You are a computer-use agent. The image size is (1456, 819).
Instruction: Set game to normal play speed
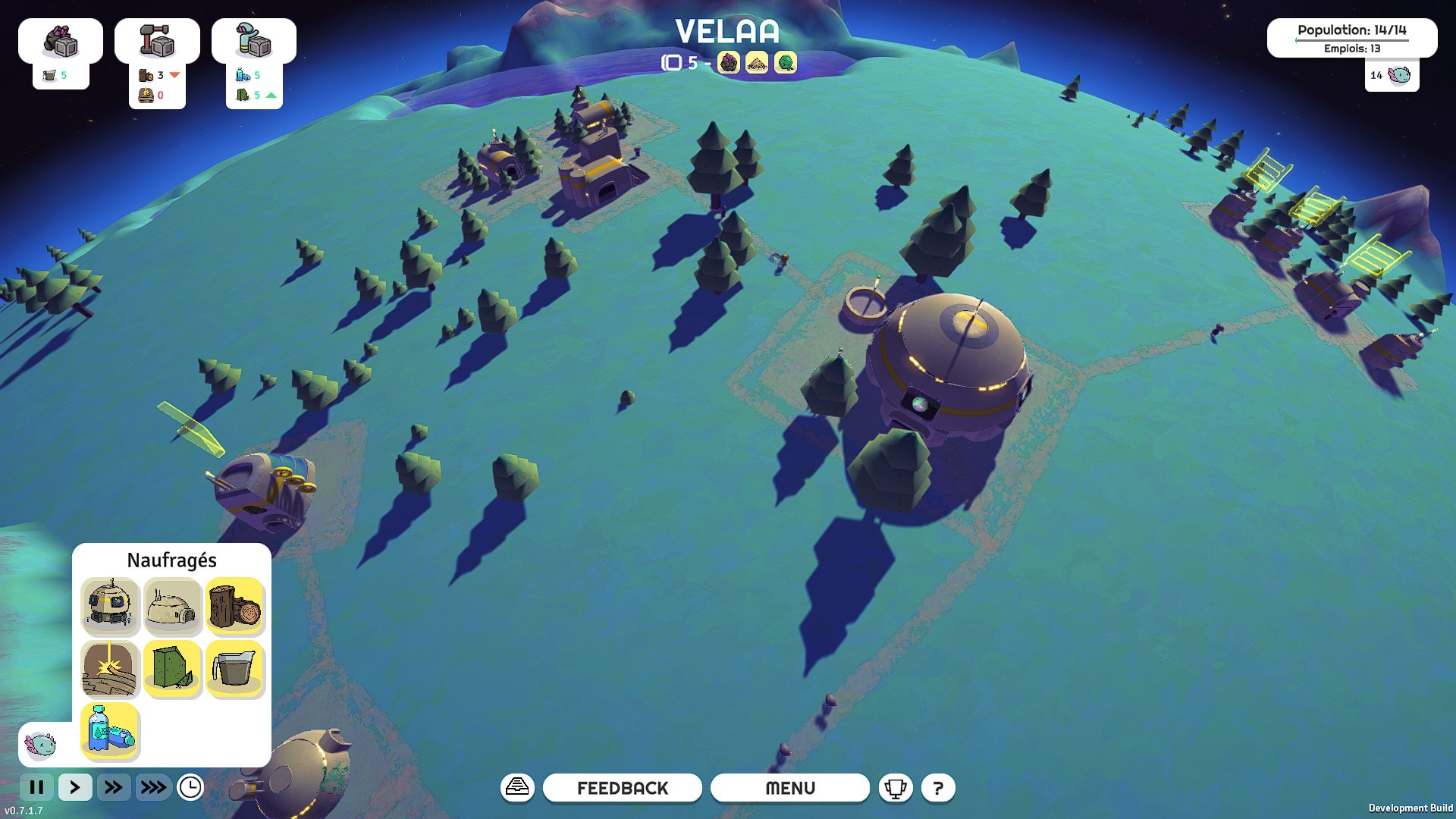tap(74, 787)
